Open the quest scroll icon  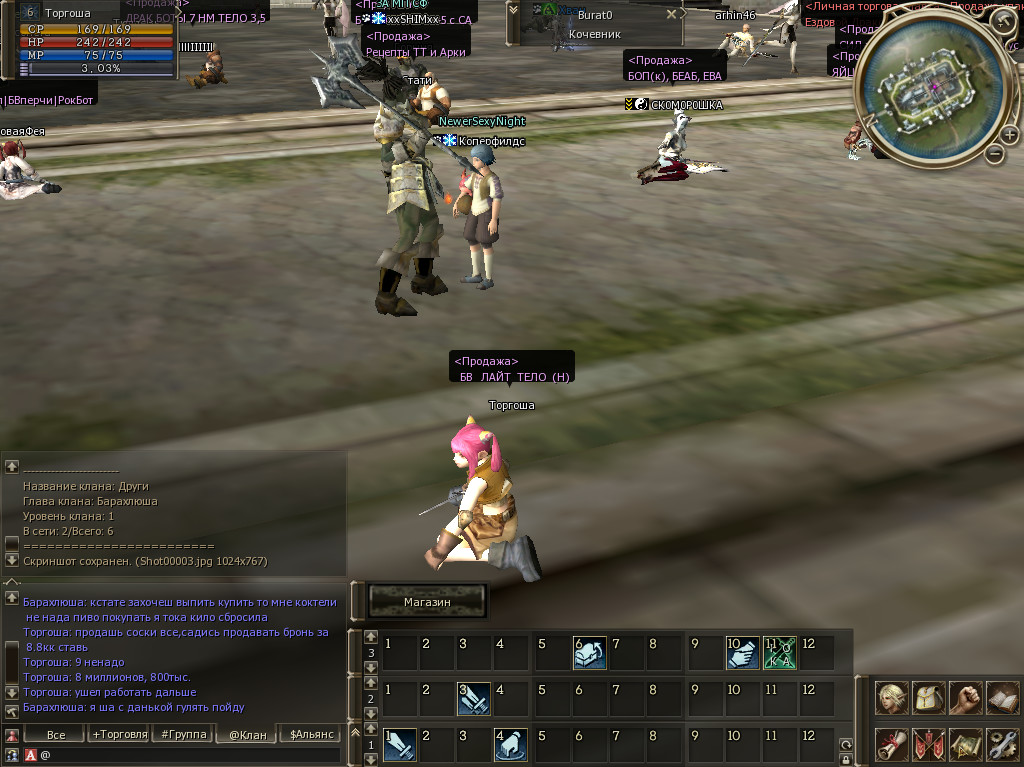click(893, 744)
